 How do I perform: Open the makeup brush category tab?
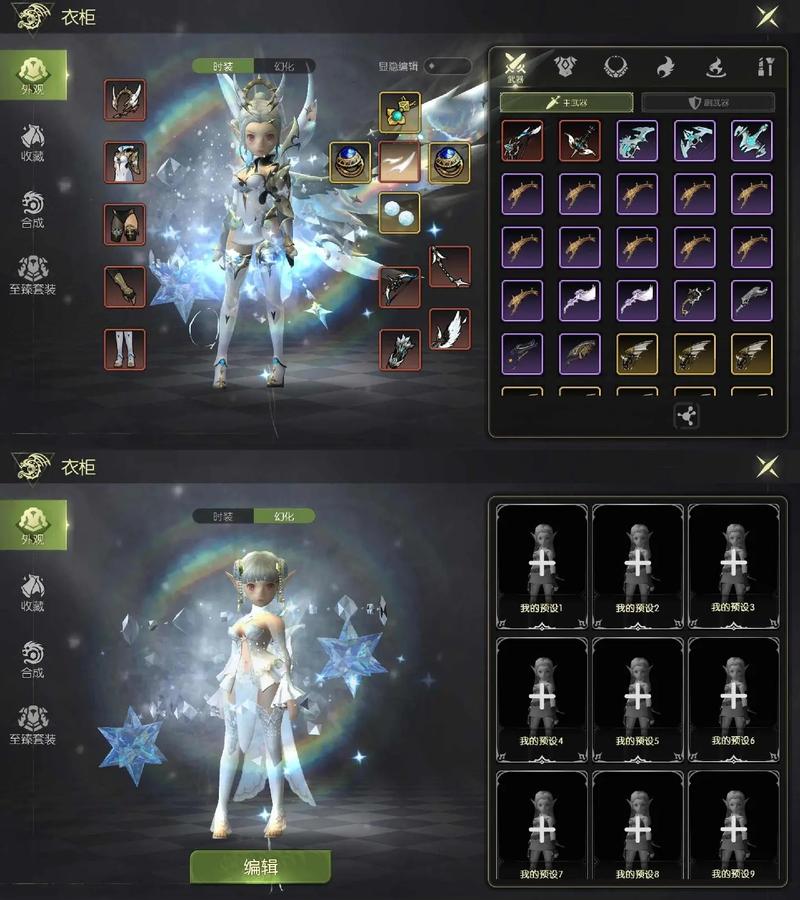(x=765, y=67)
